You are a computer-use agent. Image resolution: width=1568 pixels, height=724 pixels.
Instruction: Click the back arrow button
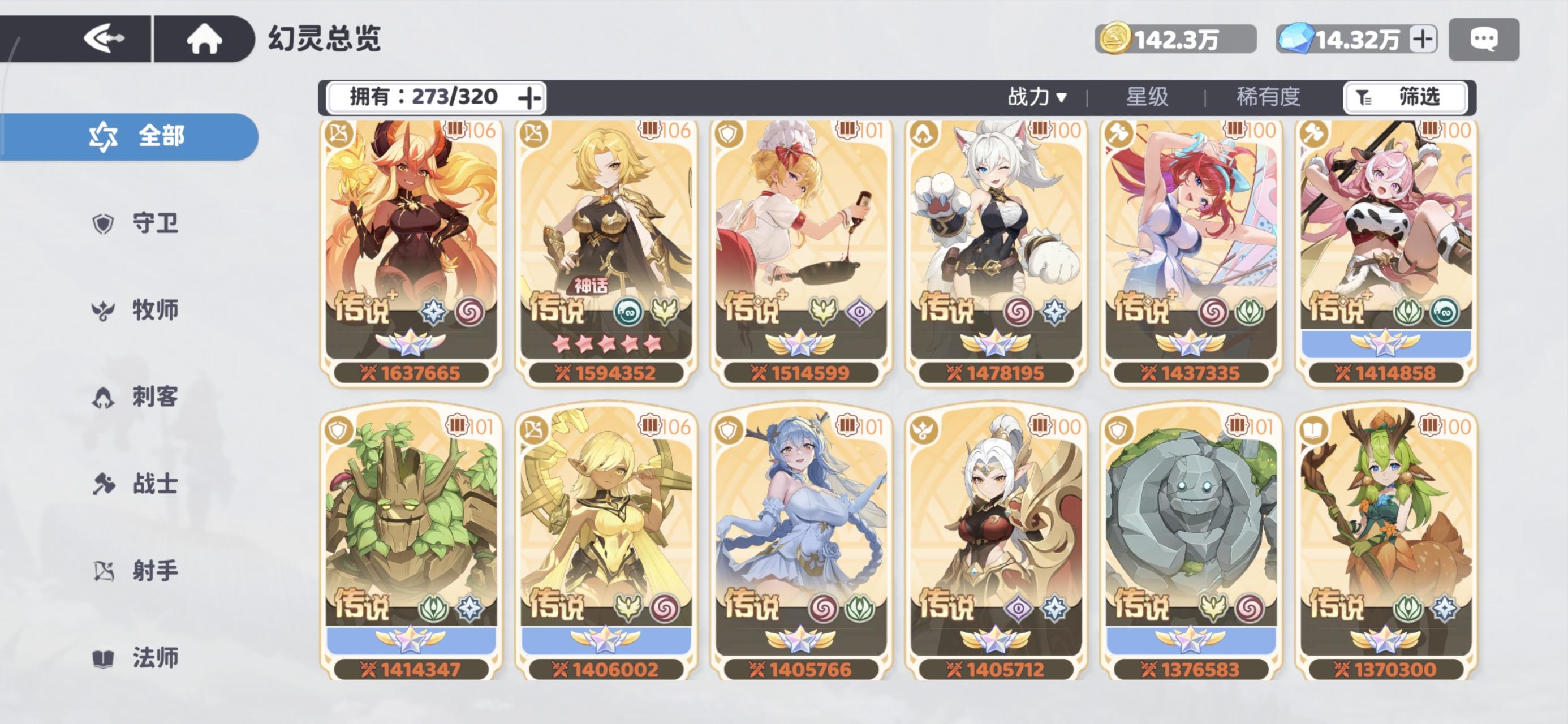[102, 38]
